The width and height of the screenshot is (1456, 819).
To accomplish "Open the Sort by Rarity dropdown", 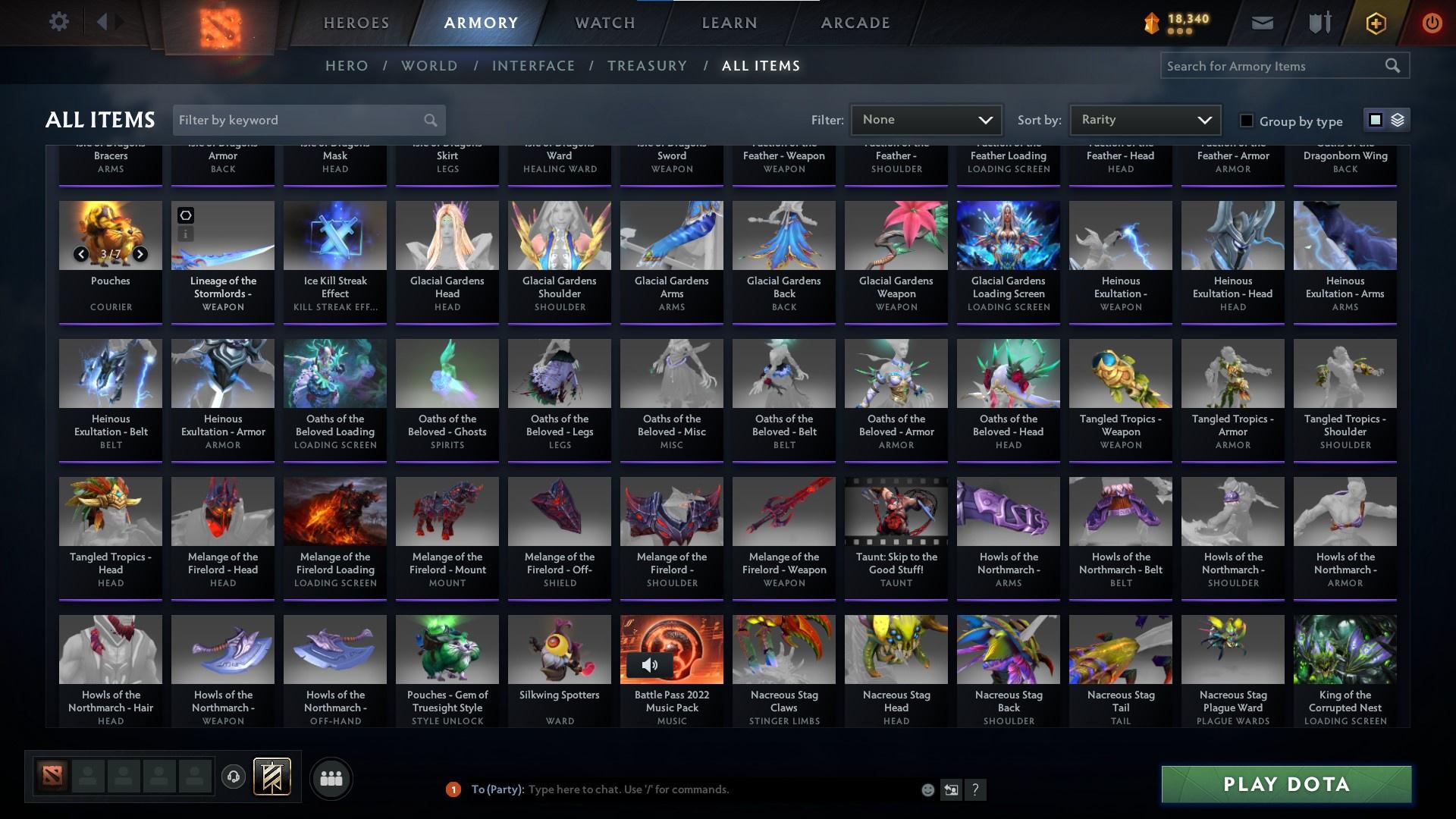I will pos(1144,119).
